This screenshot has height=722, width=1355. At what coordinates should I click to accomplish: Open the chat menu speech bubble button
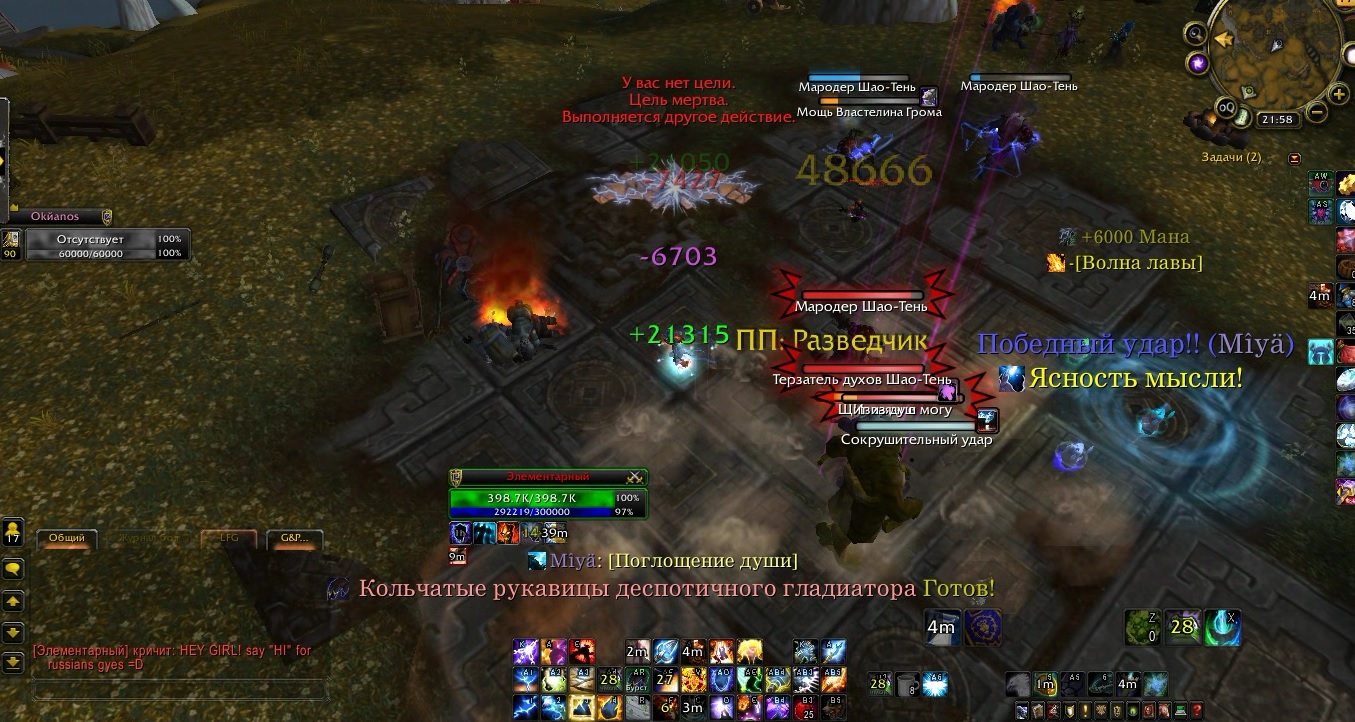point(13,569)
